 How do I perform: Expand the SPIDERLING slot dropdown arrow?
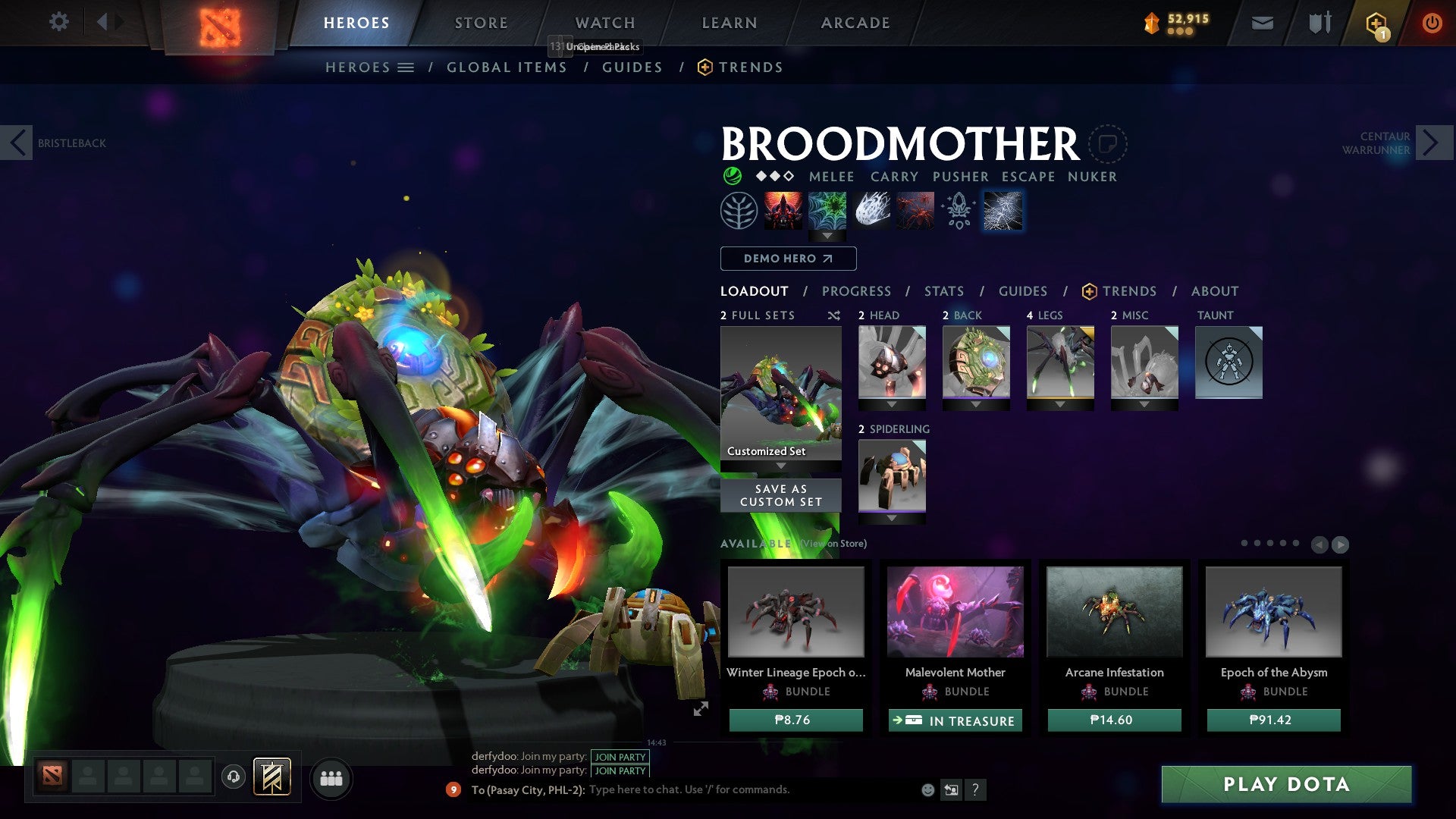(x=892, y=519)
